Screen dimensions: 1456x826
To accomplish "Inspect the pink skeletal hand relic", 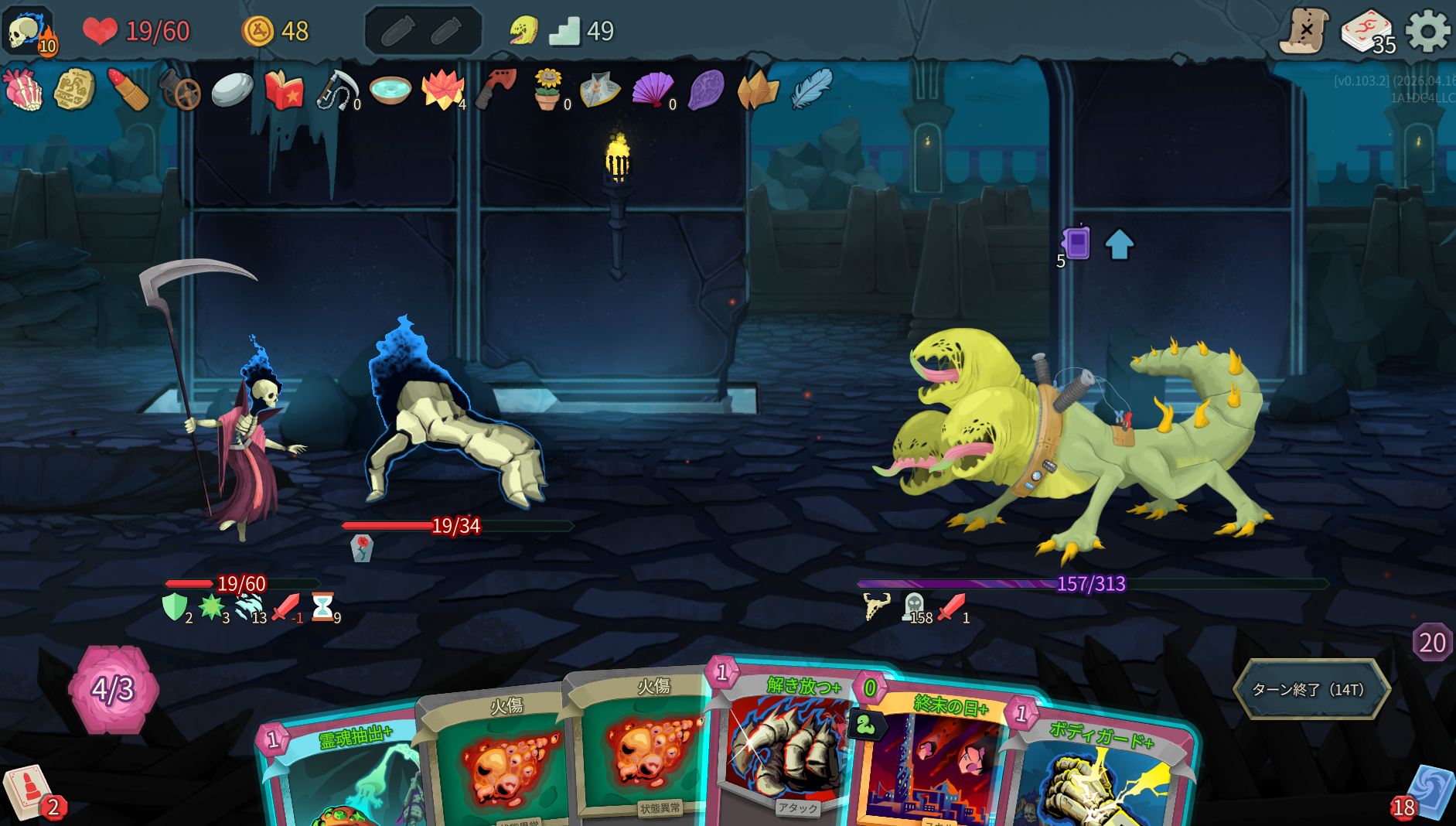I will (23, 90).
